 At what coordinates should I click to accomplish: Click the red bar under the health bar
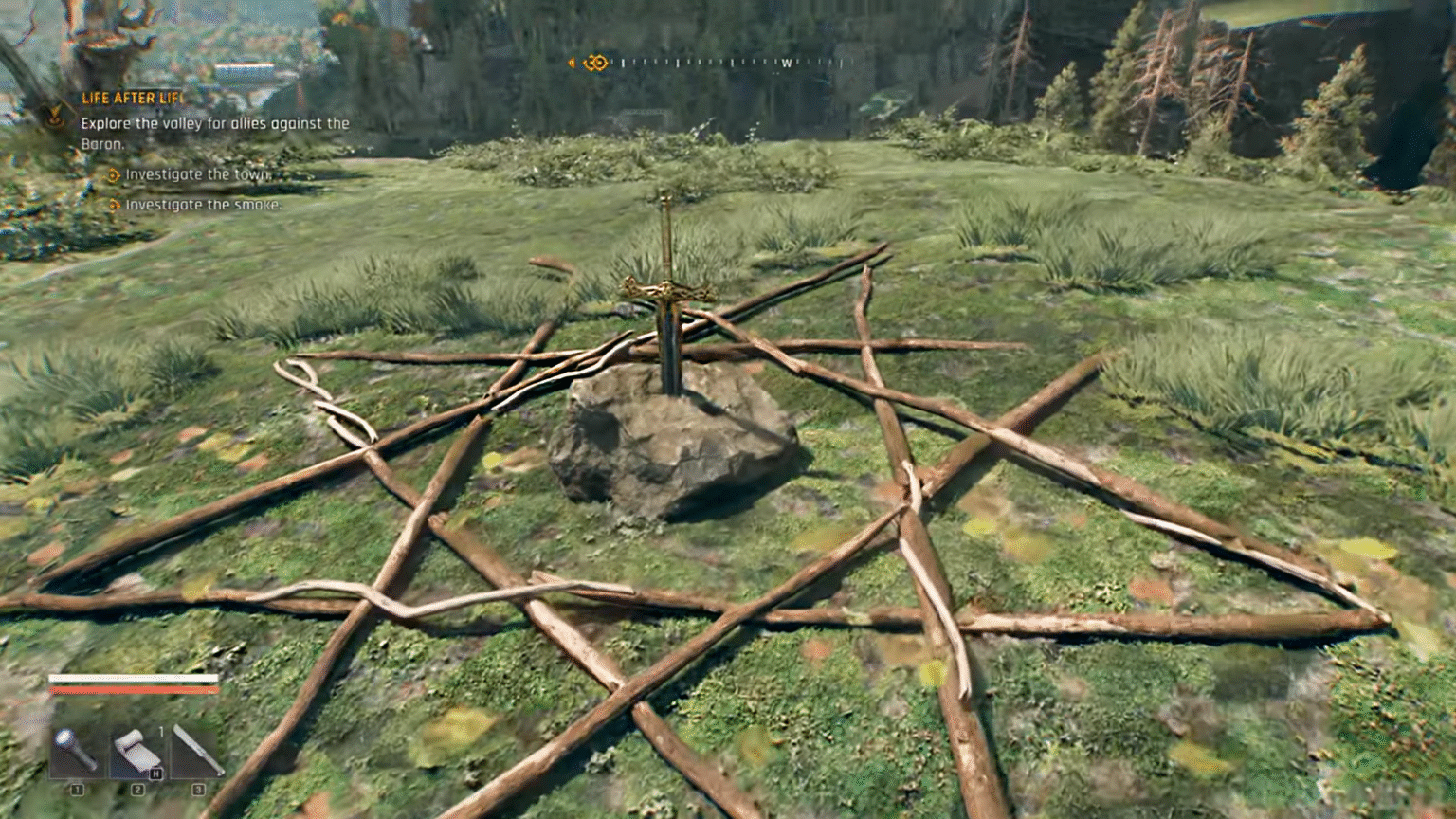(x=133, y=690)
